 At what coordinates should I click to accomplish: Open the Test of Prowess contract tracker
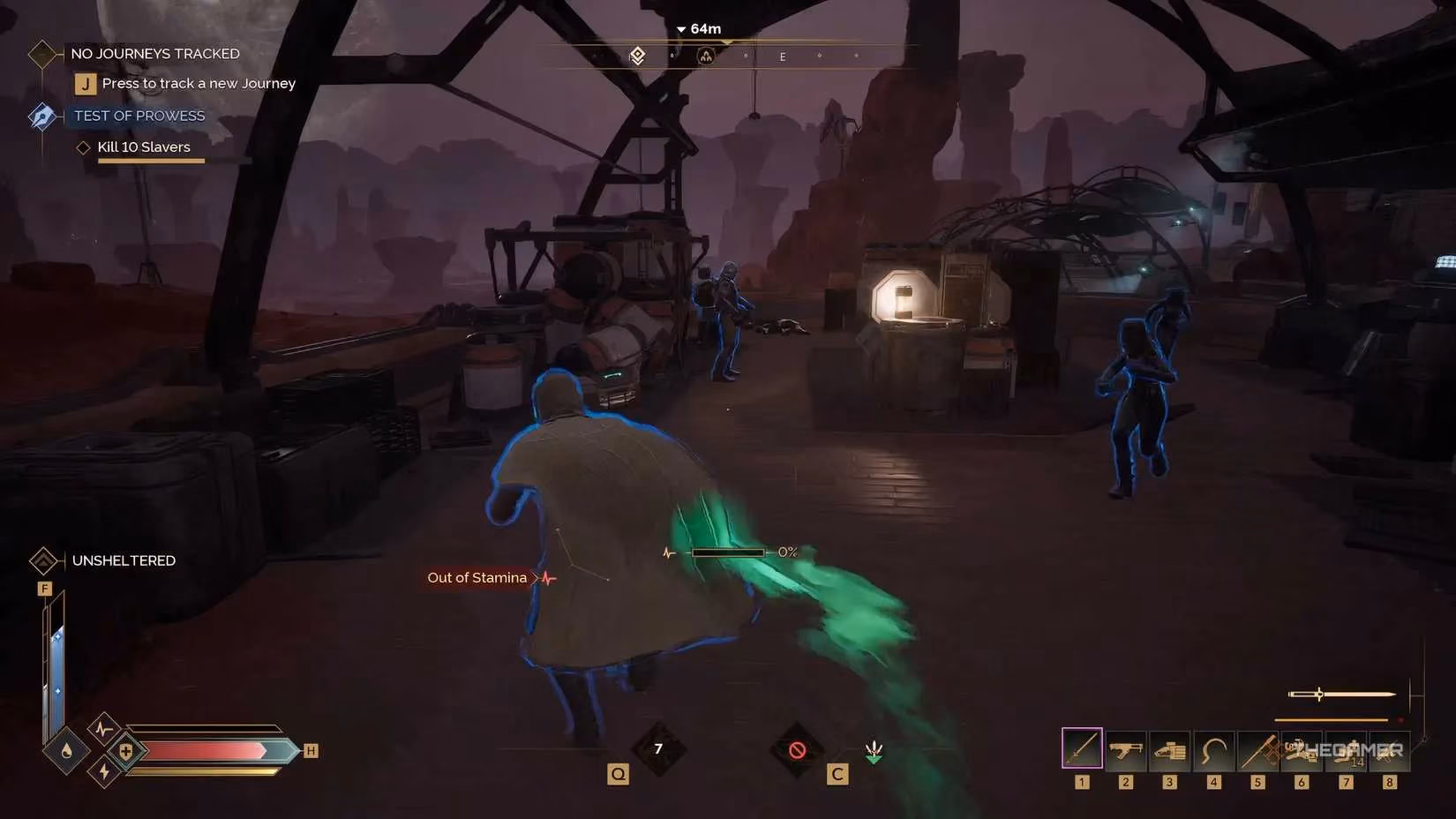[139, 116]
